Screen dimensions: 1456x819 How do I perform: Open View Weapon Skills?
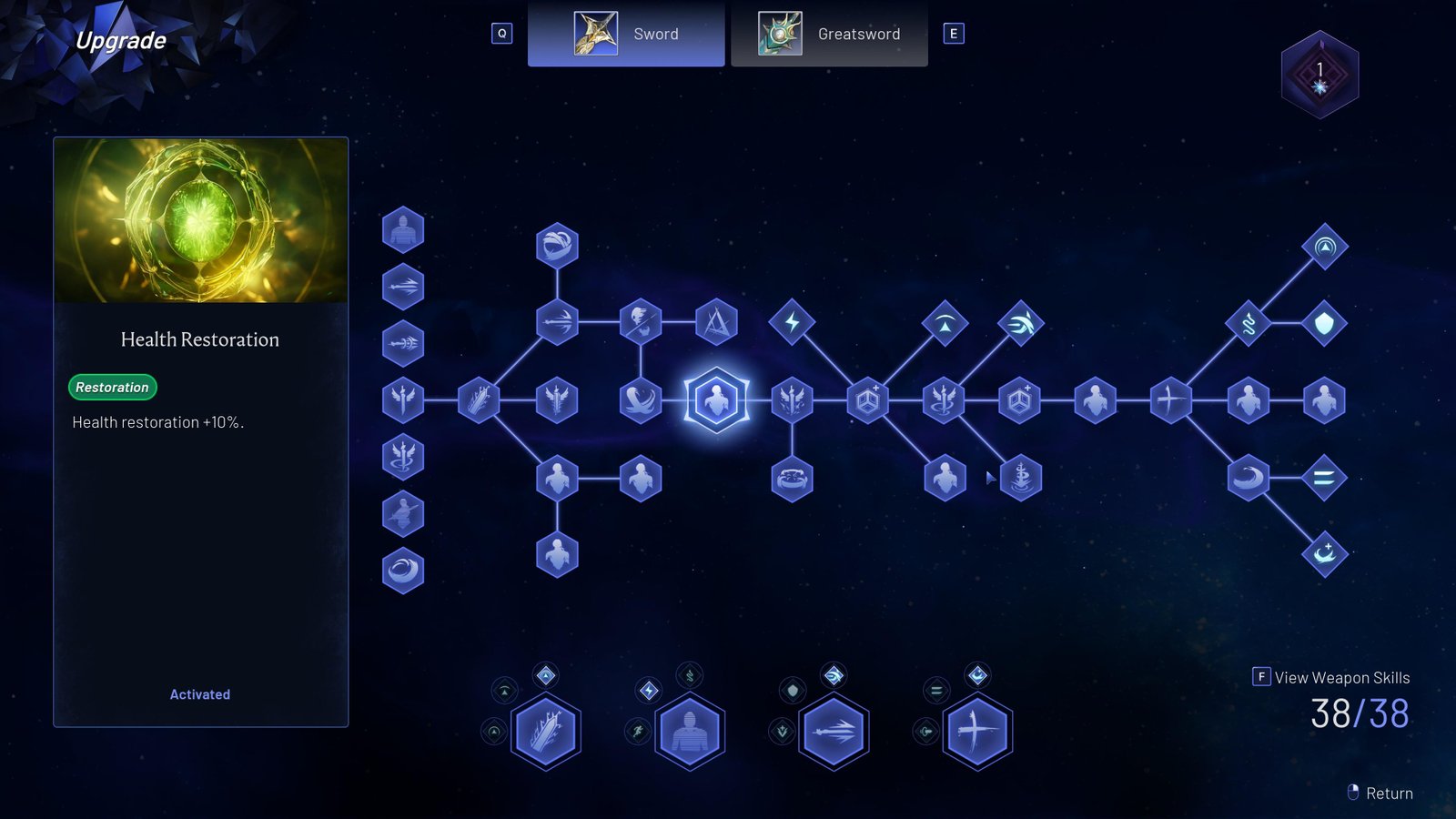(x=1332, y=677)
